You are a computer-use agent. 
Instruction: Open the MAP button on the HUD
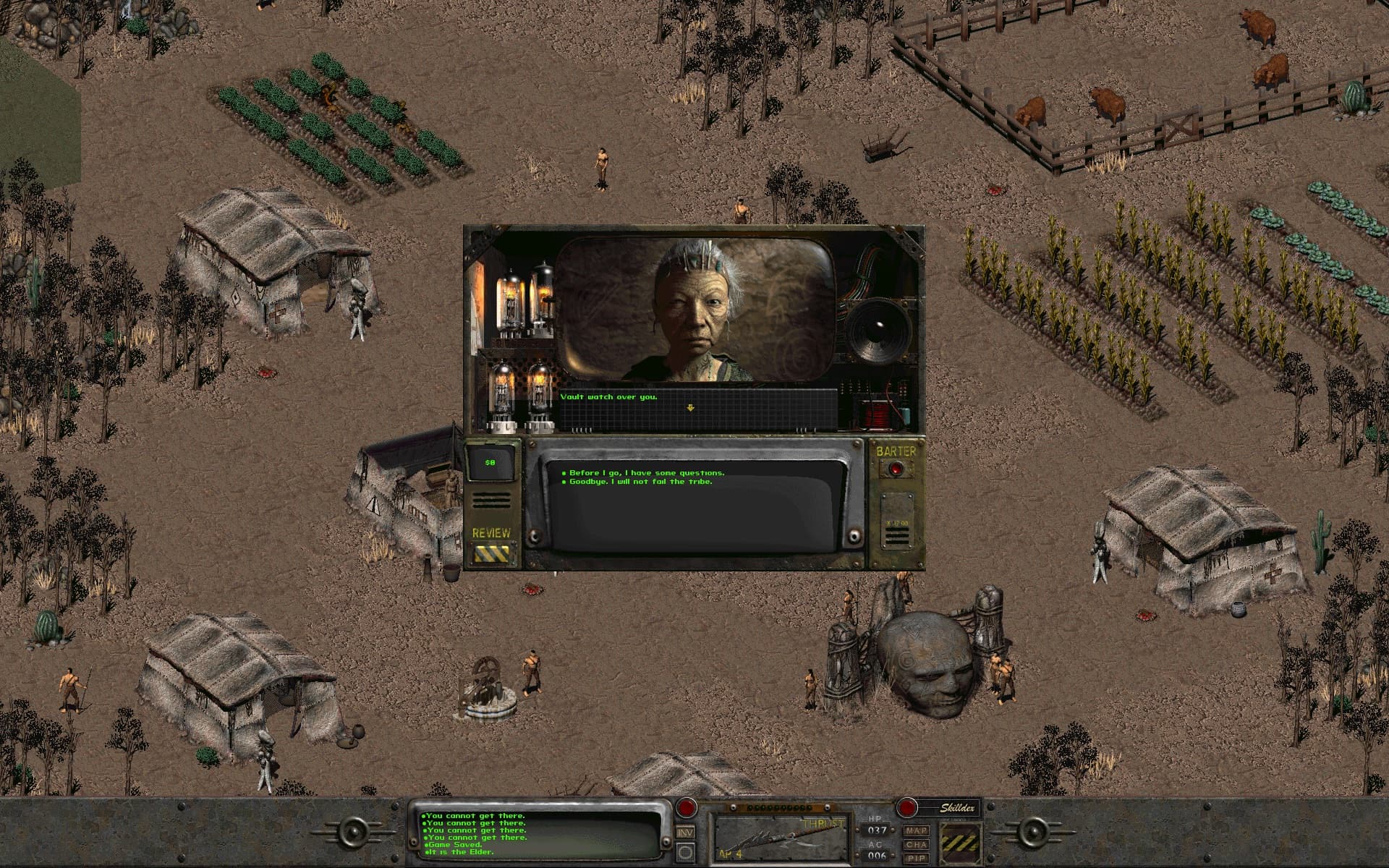(x=917, y=831)
